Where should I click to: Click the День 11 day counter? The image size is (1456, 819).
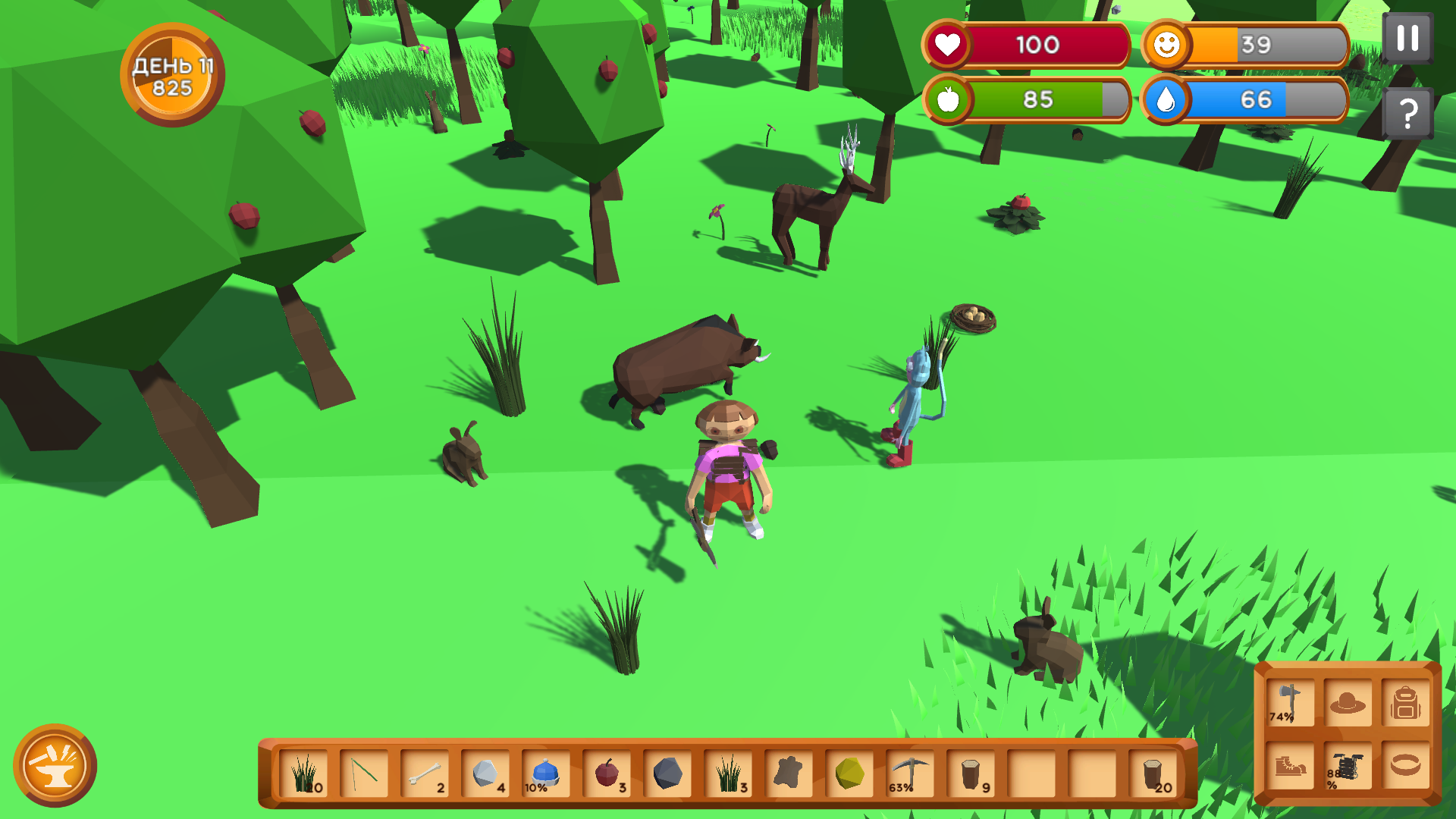(171, 76)
